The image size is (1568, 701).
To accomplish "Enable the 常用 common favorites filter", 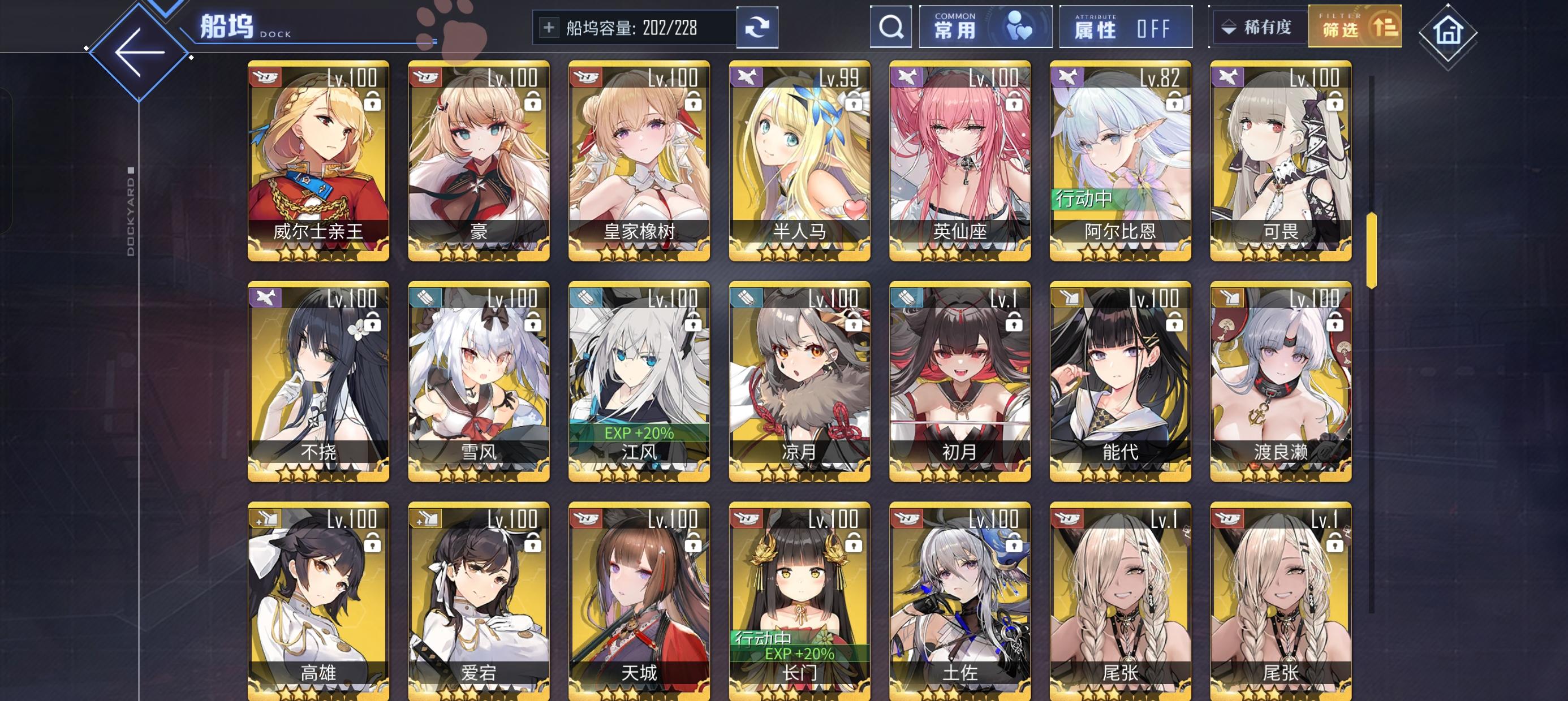I will (986, 27).
